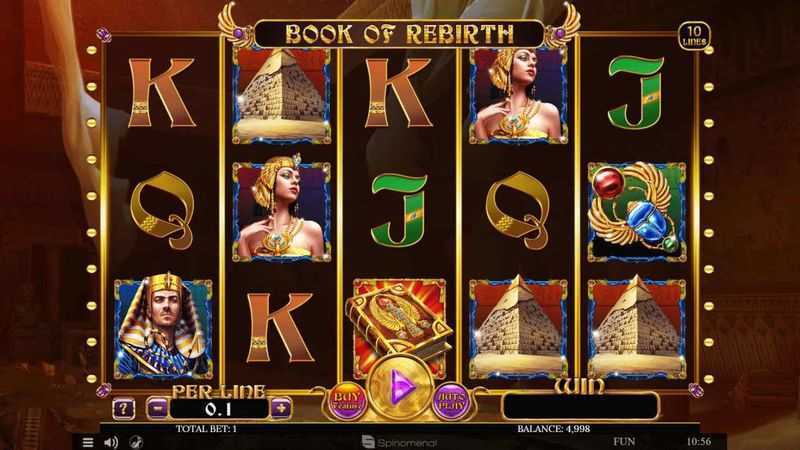Open the question mark help page
The height and width of the screenshot is (450, 800).
pos(124,408)
